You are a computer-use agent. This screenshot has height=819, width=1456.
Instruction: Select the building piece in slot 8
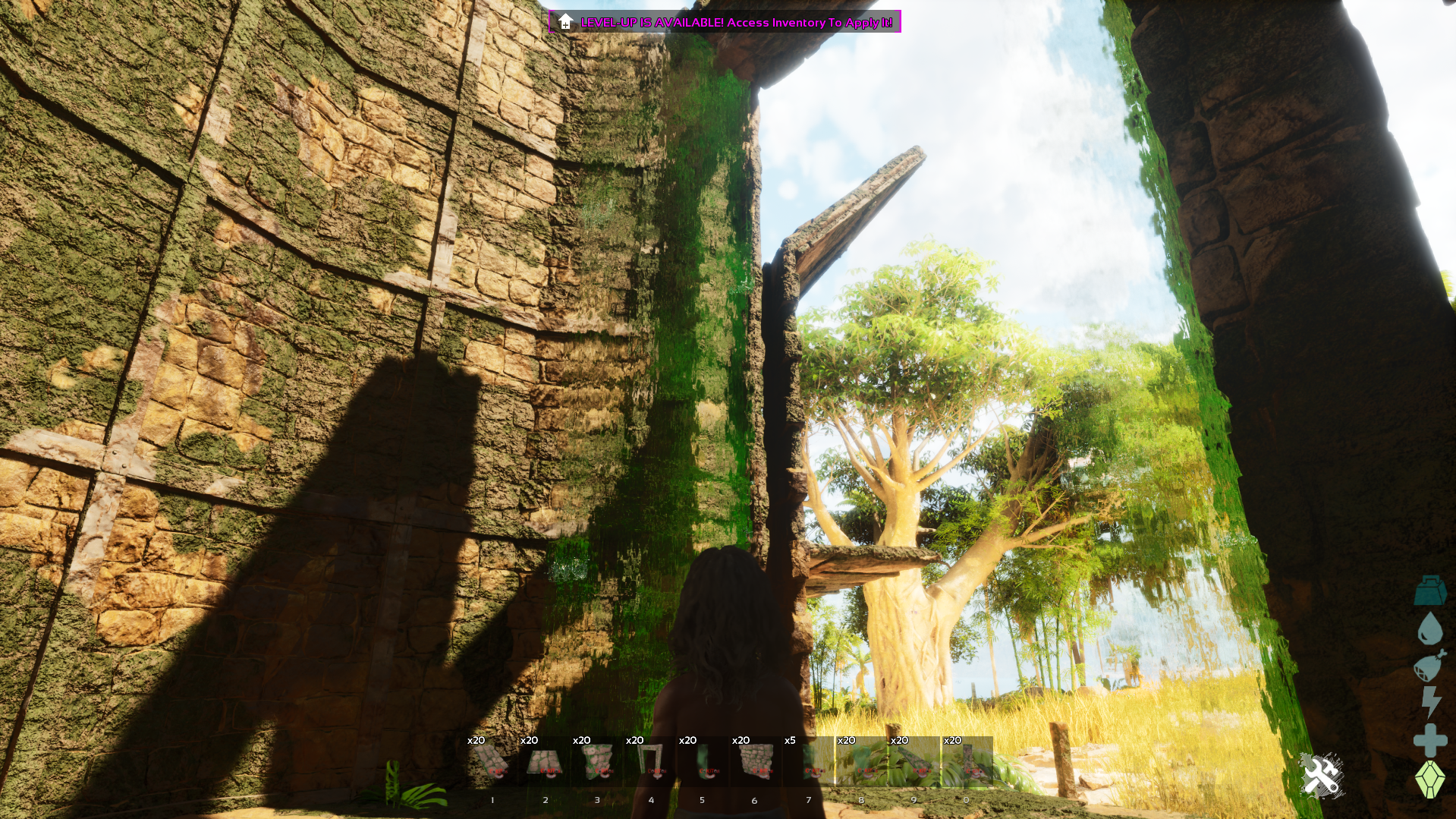coord(861,761)
